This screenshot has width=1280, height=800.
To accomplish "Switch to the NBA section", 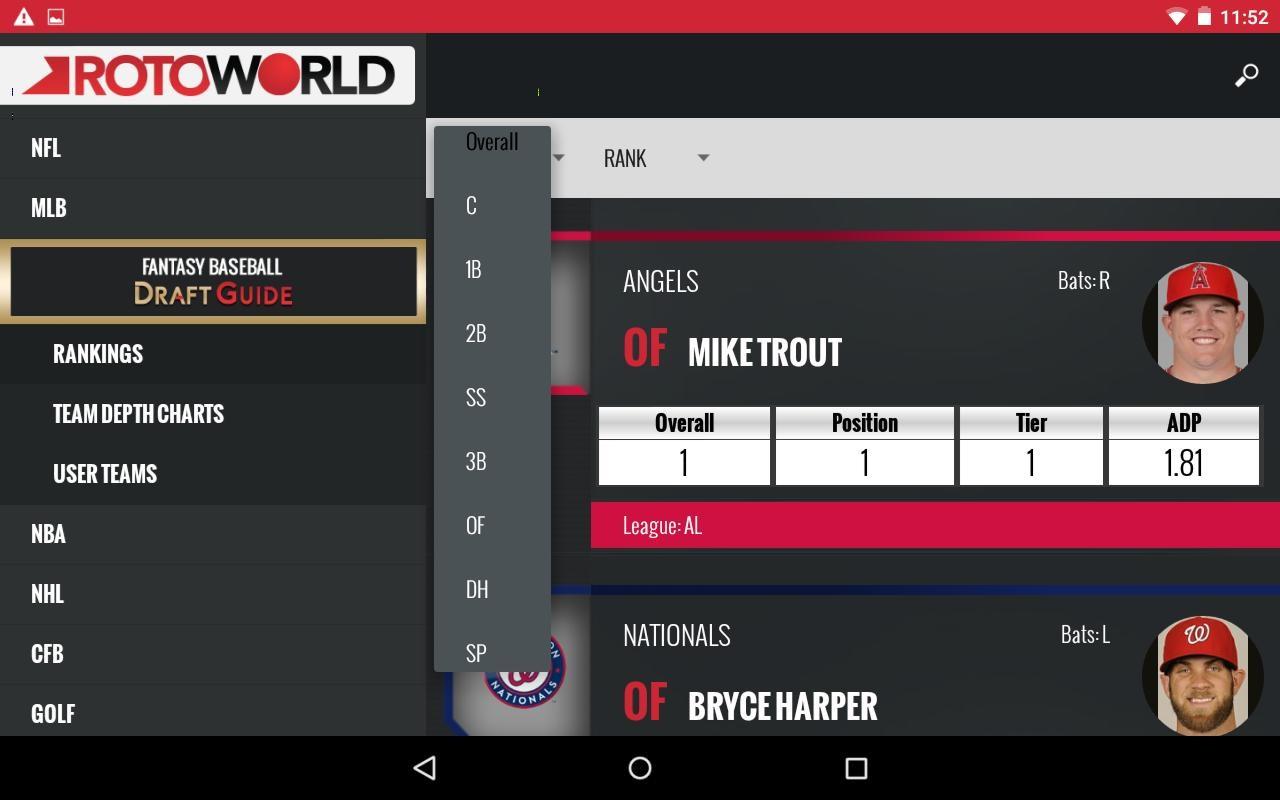I will coord(48,534).
